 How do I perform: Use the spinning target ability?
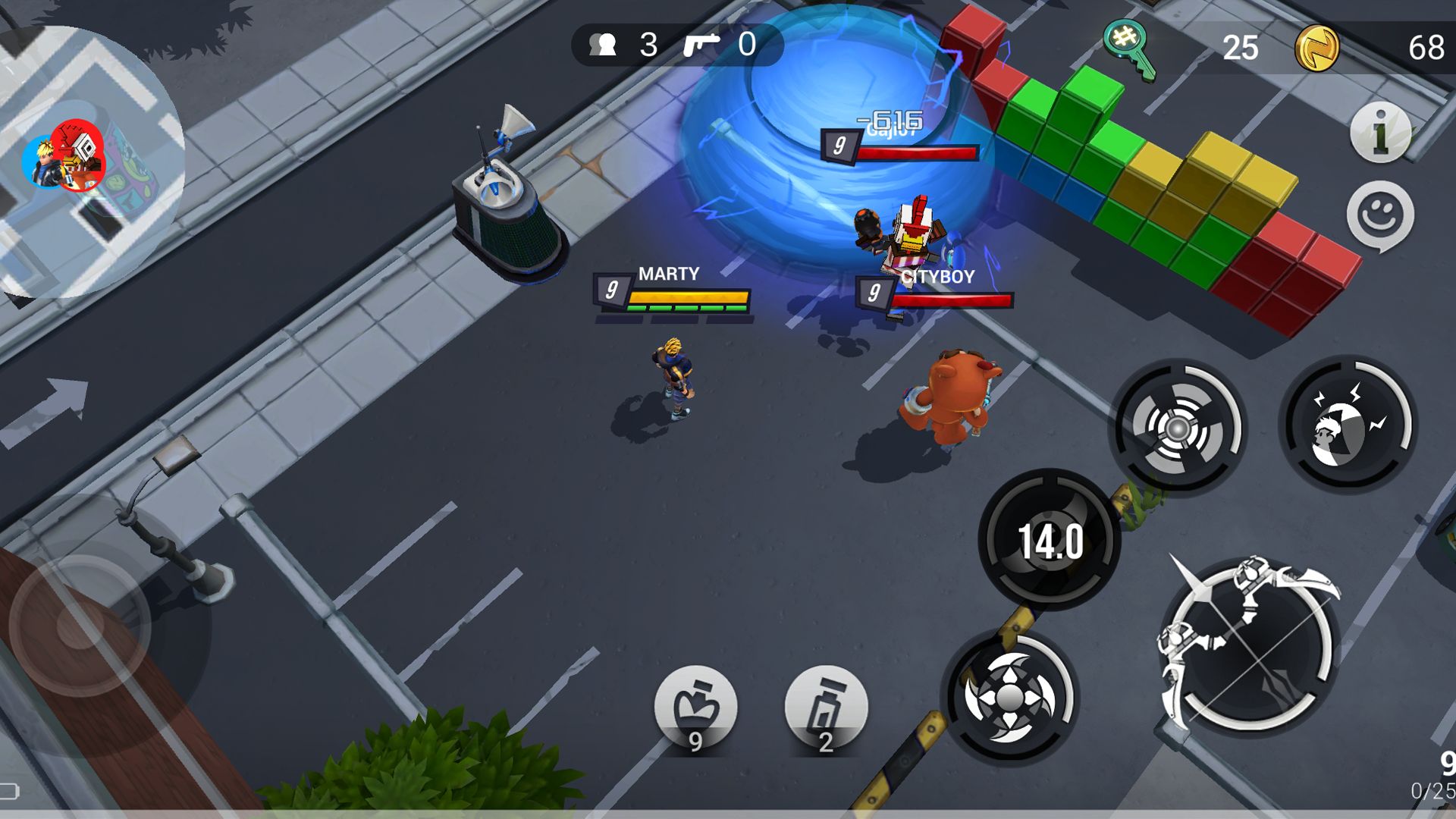point(1178,427)
